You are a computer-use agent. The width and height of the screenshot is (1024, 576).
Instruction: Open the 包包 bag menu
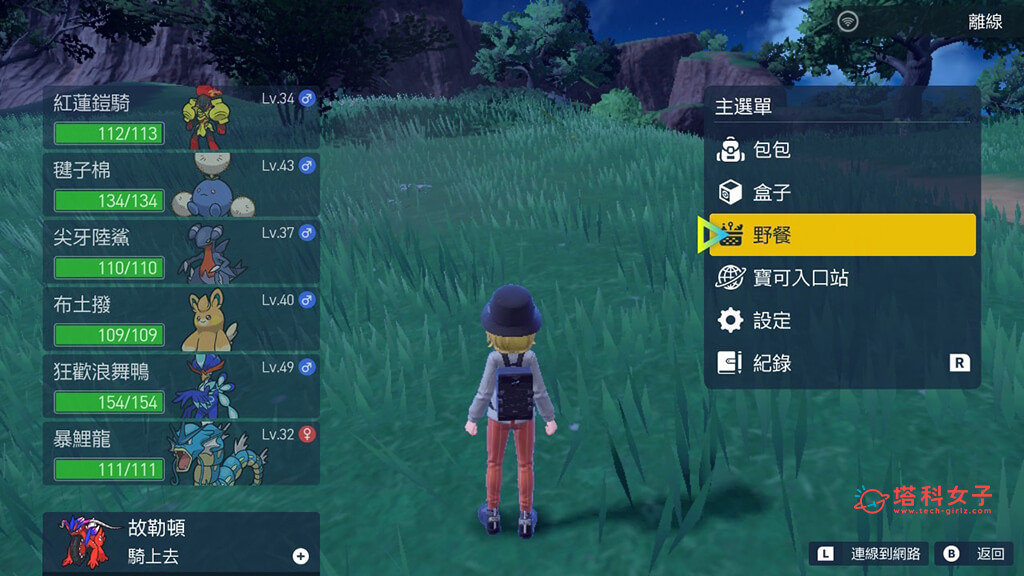pyautogui.click(x=842, y=150)
